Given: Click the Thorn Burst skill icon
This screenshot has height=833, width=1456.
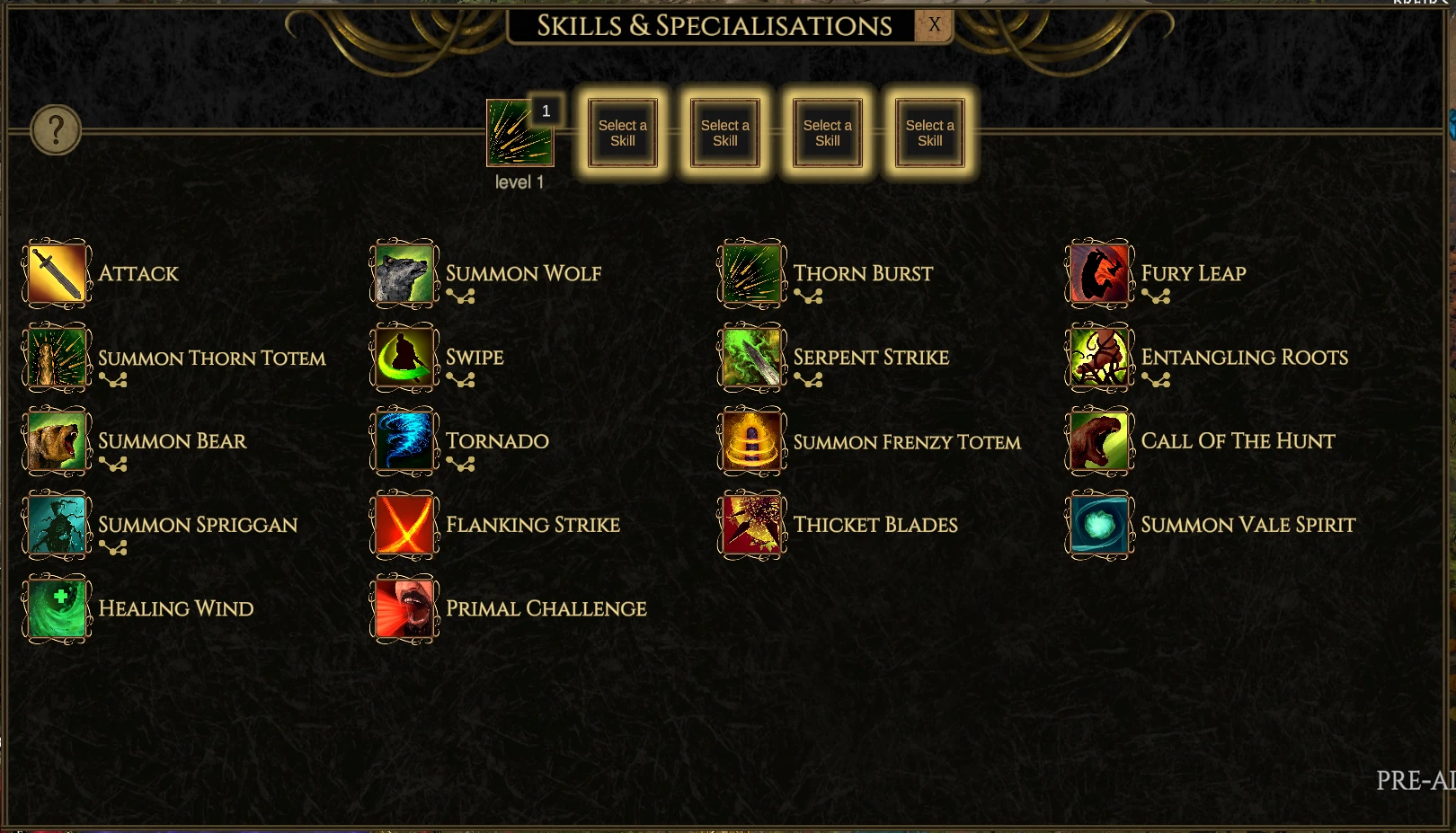Looking at the screenshot, I should (x=750, y=273).
